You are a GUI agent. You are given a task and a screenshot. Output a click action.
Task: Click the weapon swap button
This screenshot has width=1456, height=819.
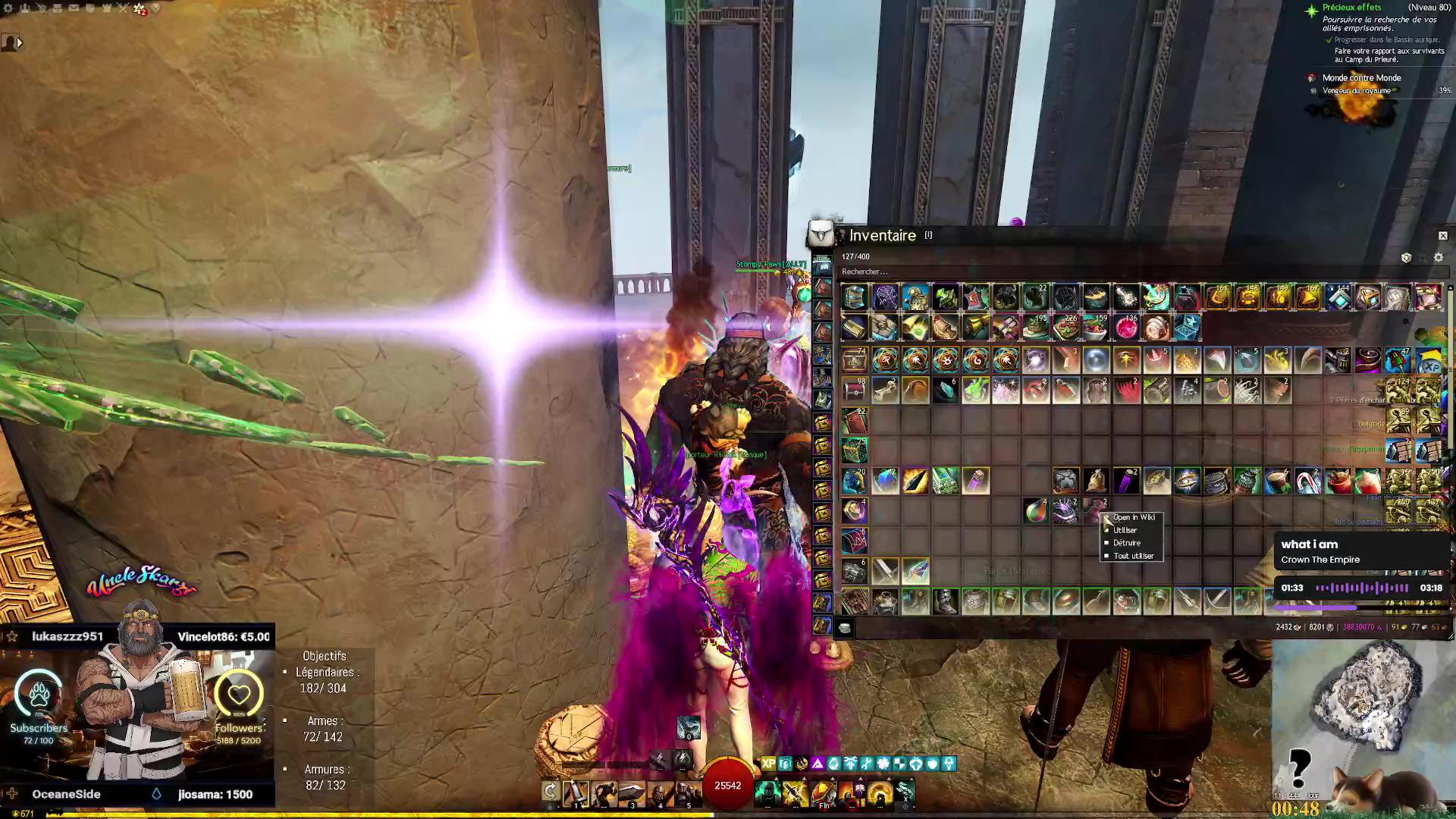[x=551, y=792]
